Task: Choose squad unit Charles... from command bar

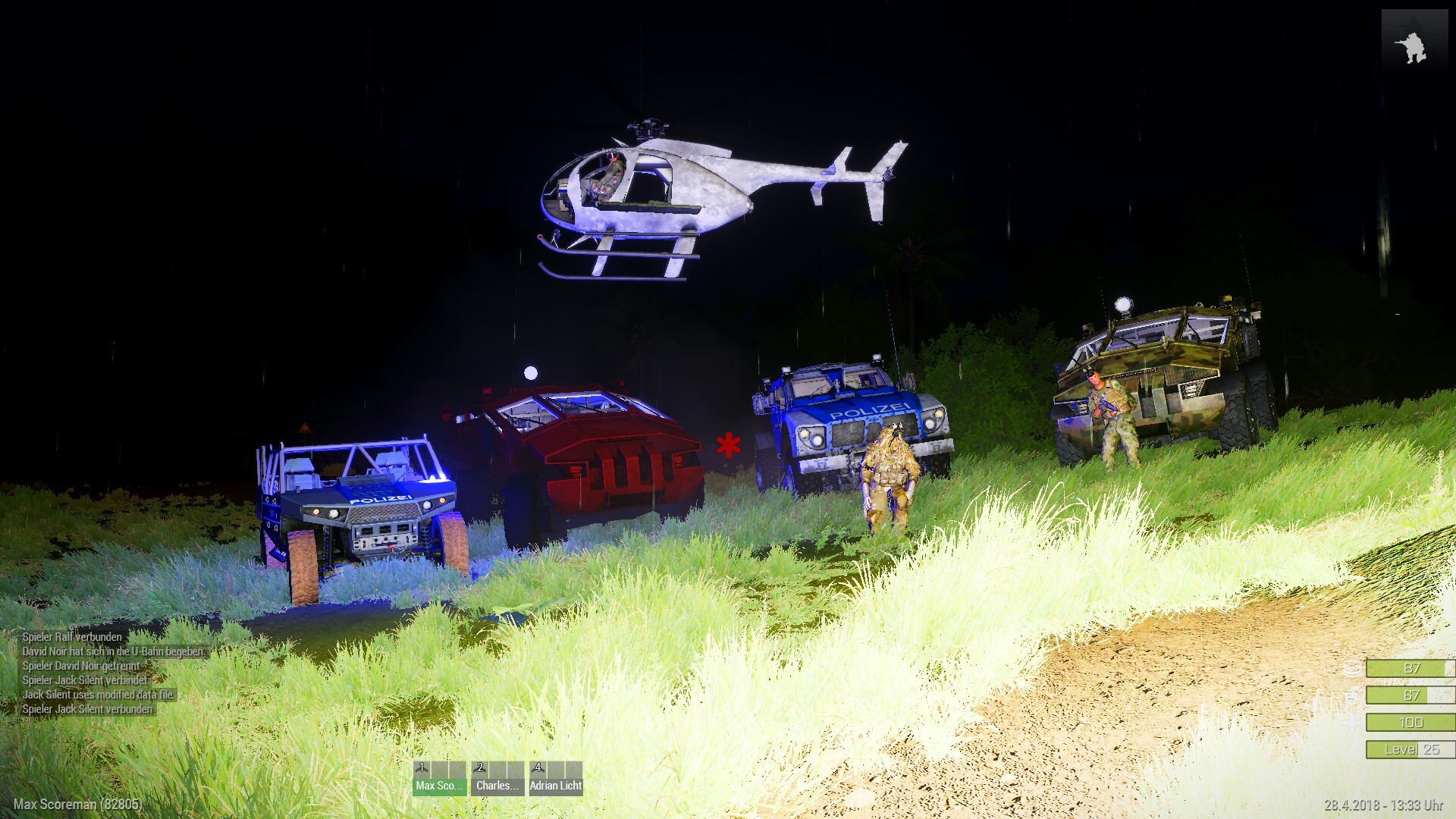Action: pyautogui.click(x=497, y=779)
